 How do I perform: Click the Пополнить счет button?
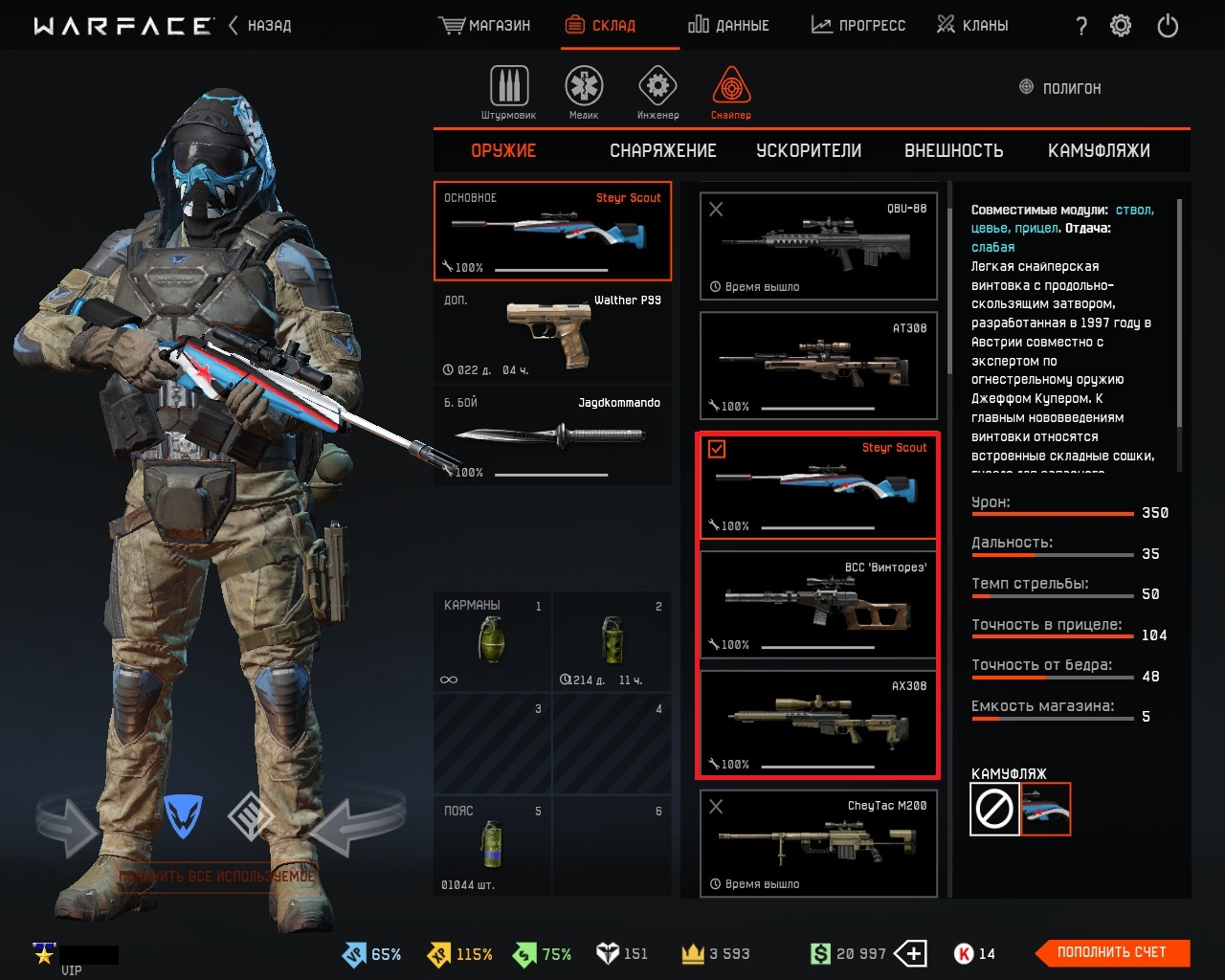[1112, 952]
